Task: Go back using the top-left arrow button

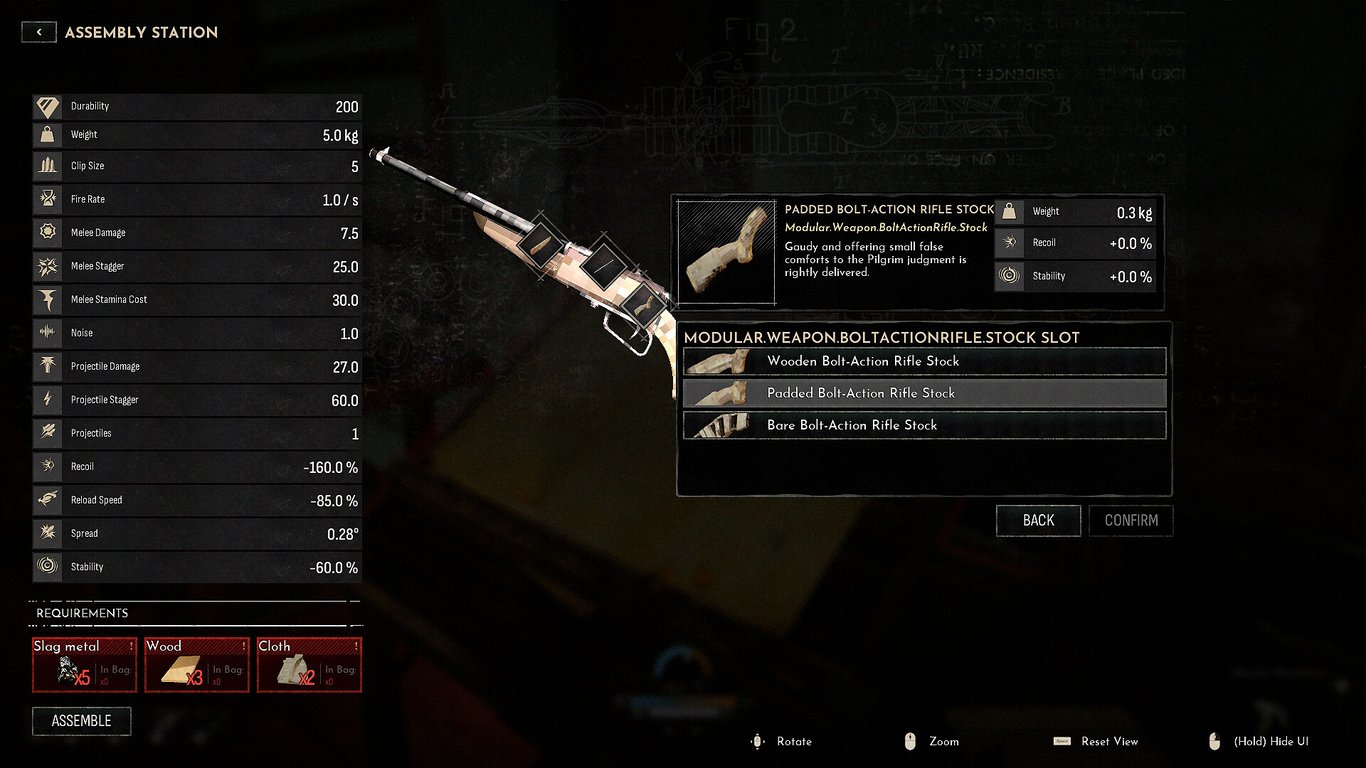Action: coord(39,32)
